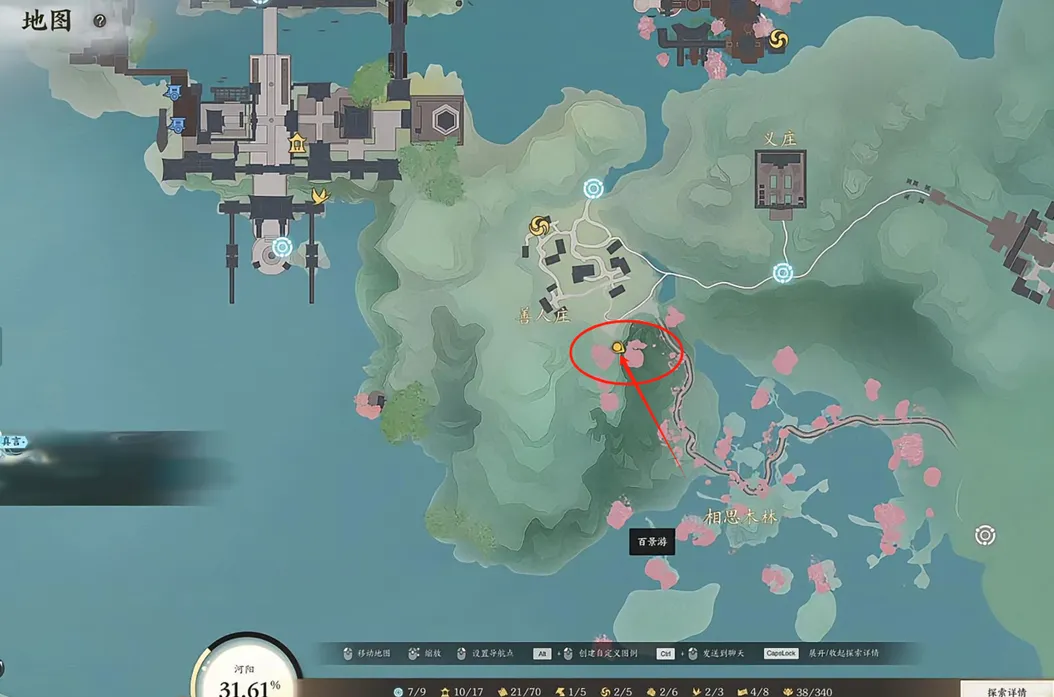Click the golden pavilion marker in the city
Screen dimensions: 1054x697
tap(297, 144)
